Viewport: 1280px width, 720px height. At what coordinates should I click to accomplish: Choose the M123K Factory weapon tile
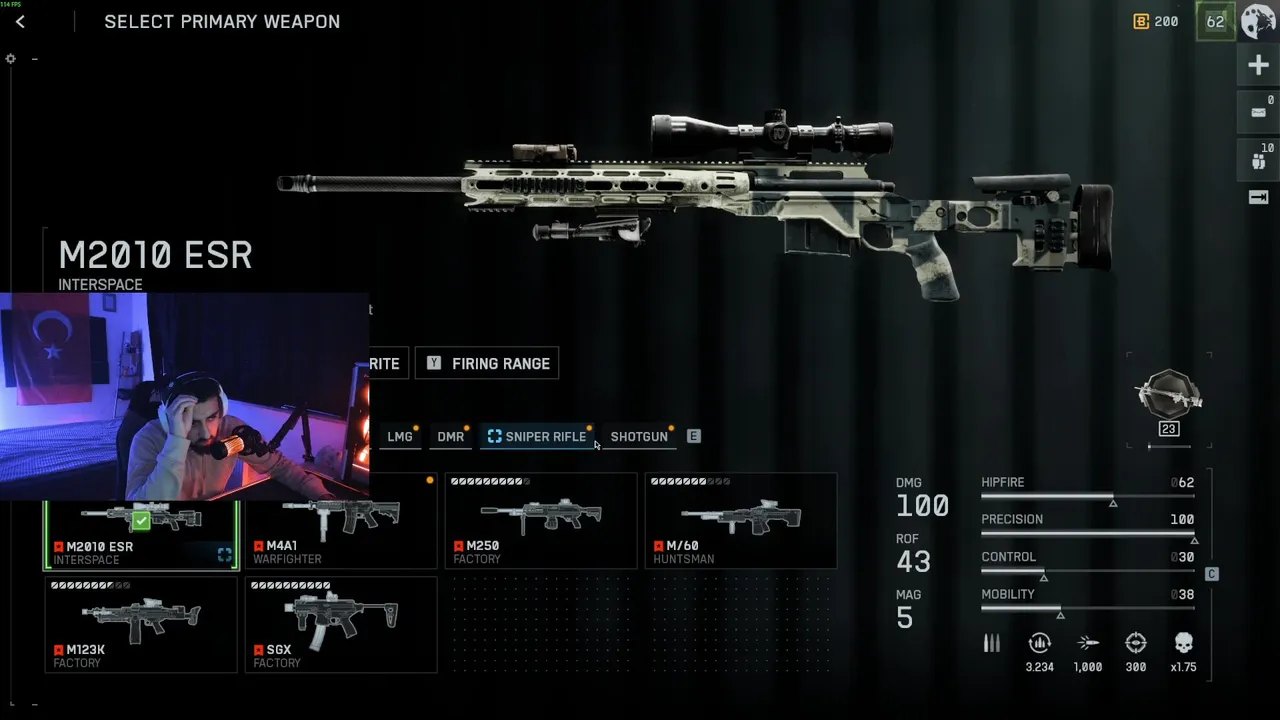[141, 624]
